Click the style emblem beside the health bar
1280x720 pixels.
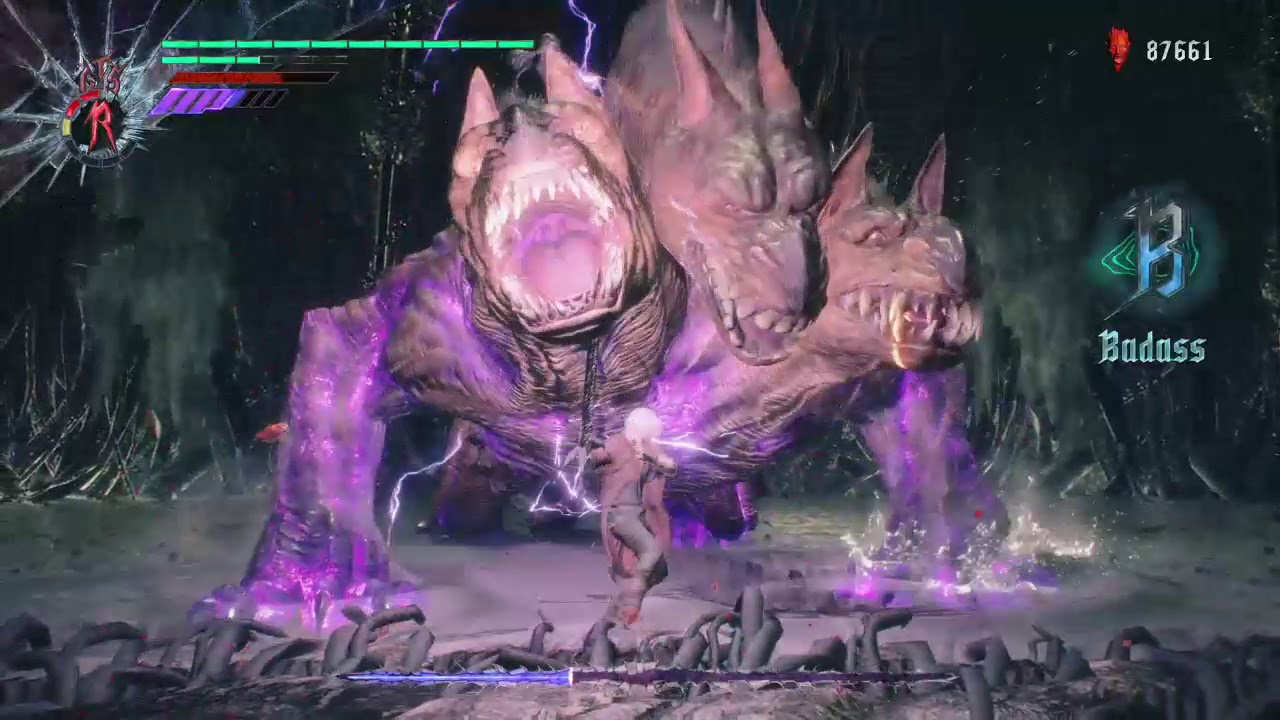[98, 112]
